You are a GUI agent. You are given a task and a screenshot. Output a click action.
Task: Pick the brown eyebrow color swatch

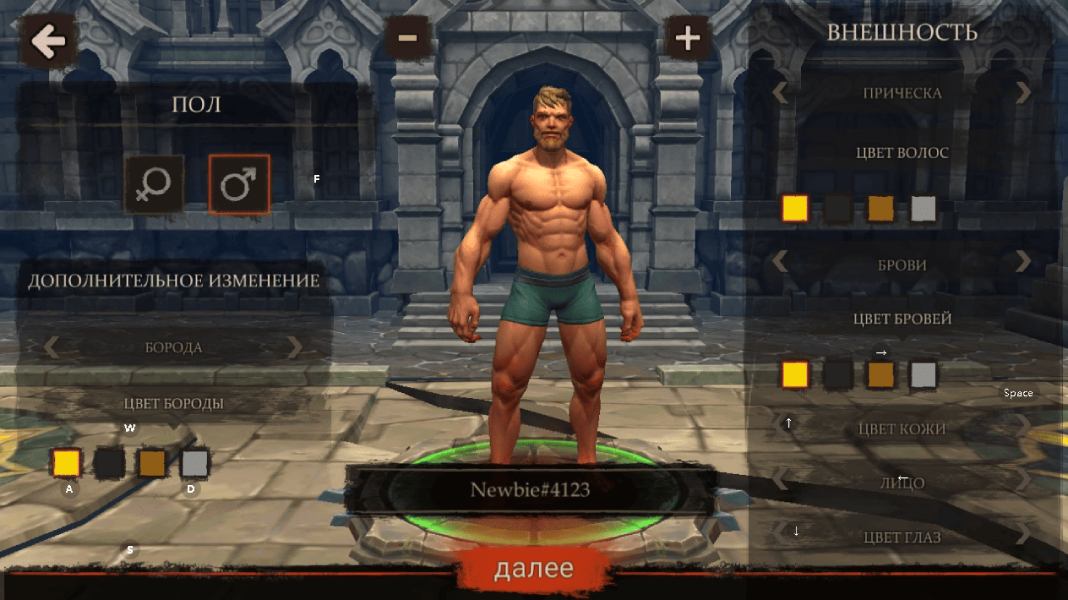tap(881, 375)
